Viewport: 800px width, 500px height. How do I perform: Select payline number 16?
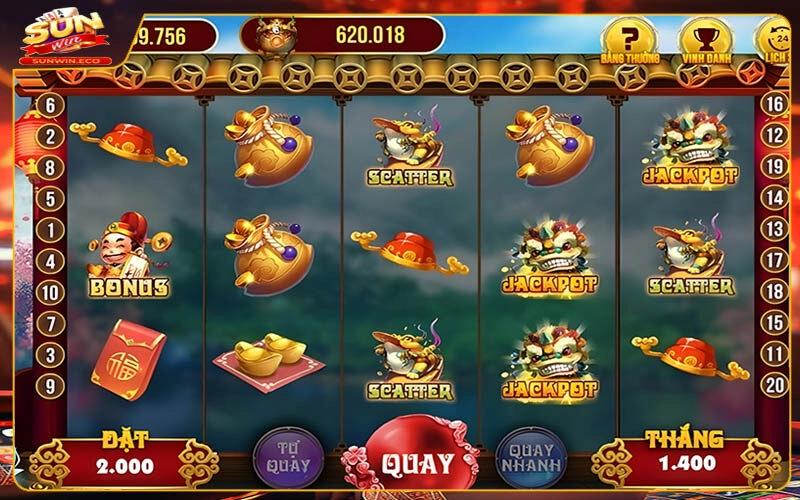pos(773,103)
